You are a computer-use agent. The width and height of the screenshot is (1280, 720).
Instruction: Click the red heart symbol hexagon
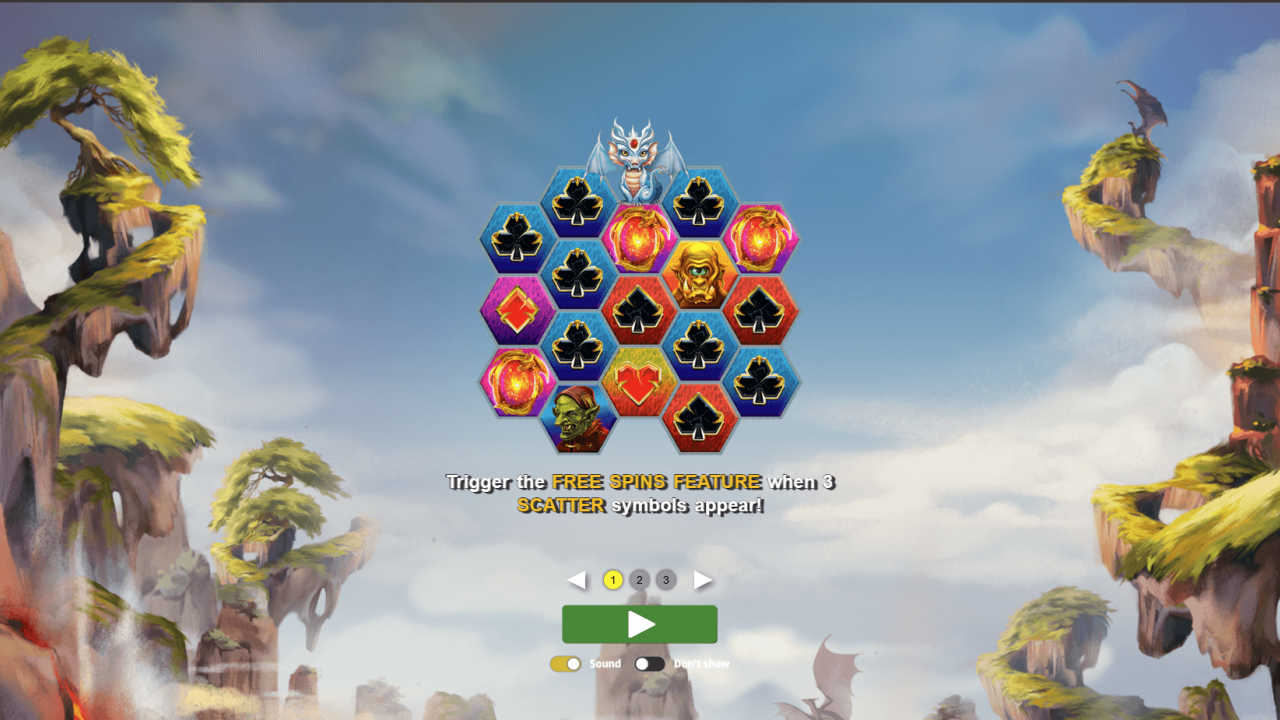click(x=640, y=382)
